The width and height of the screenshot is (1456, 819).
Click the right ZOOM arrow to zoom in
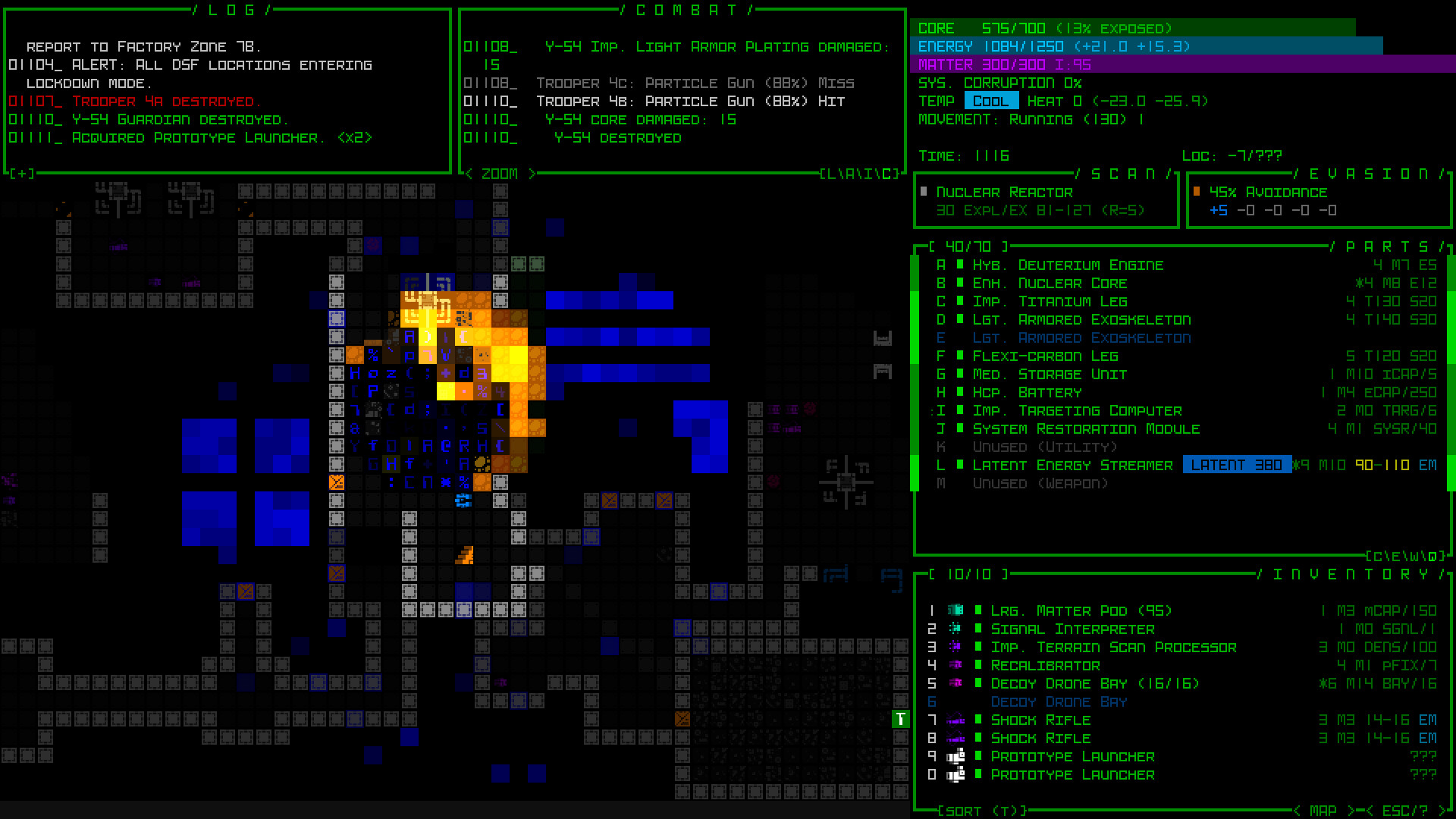(533, 174)
